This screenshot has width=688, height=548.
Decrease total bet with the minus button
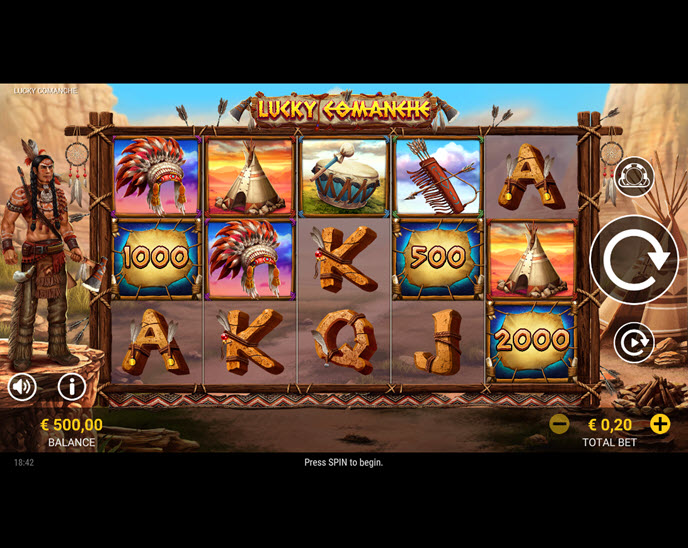560,424
